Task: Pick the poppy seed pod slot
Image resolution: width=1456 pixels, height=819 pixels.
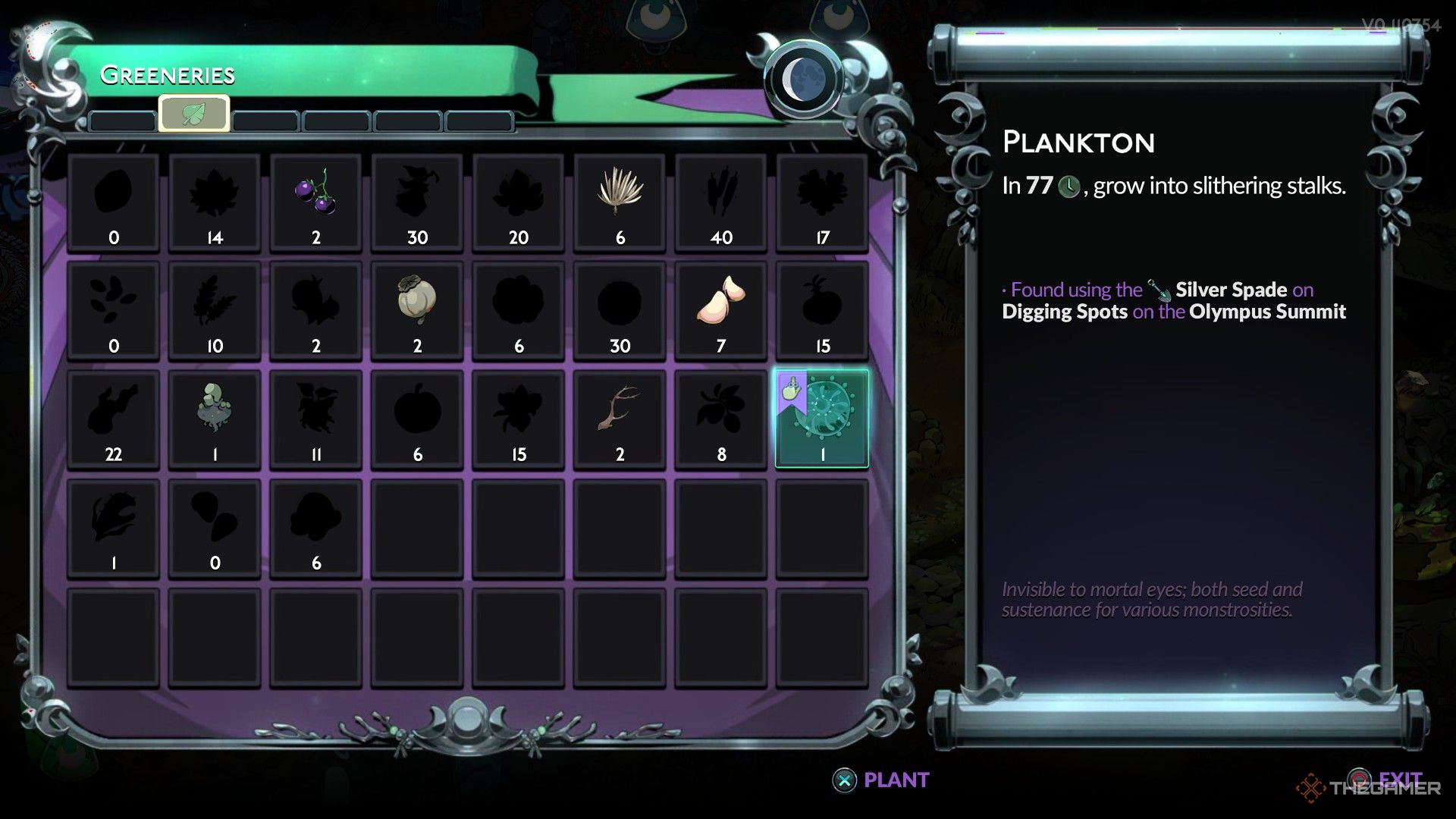Action: pyautogui.click(x=417, y=310)
